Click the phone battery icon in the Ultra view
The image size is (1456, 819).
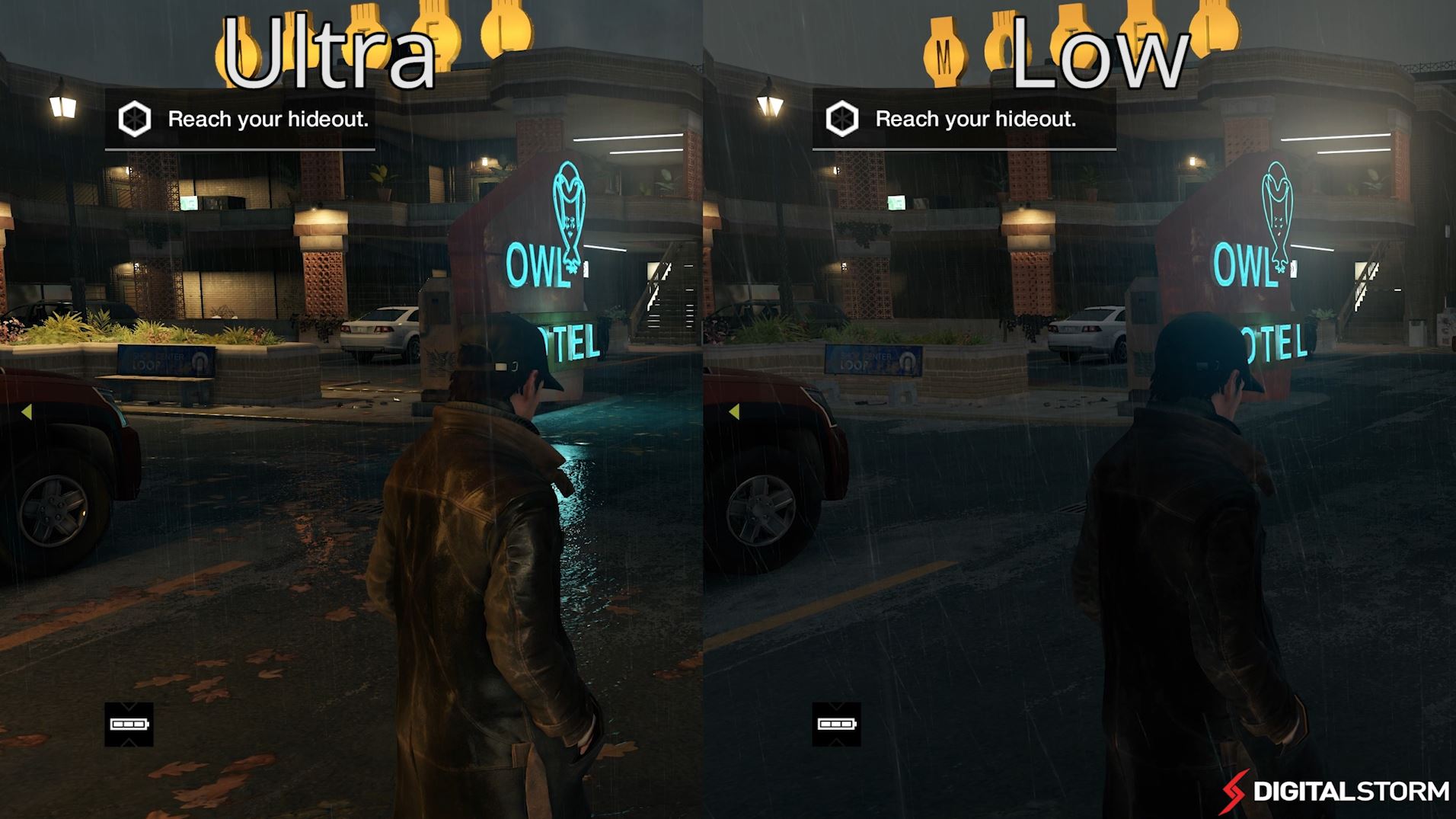pyautogui.click(x=129, y=724)
